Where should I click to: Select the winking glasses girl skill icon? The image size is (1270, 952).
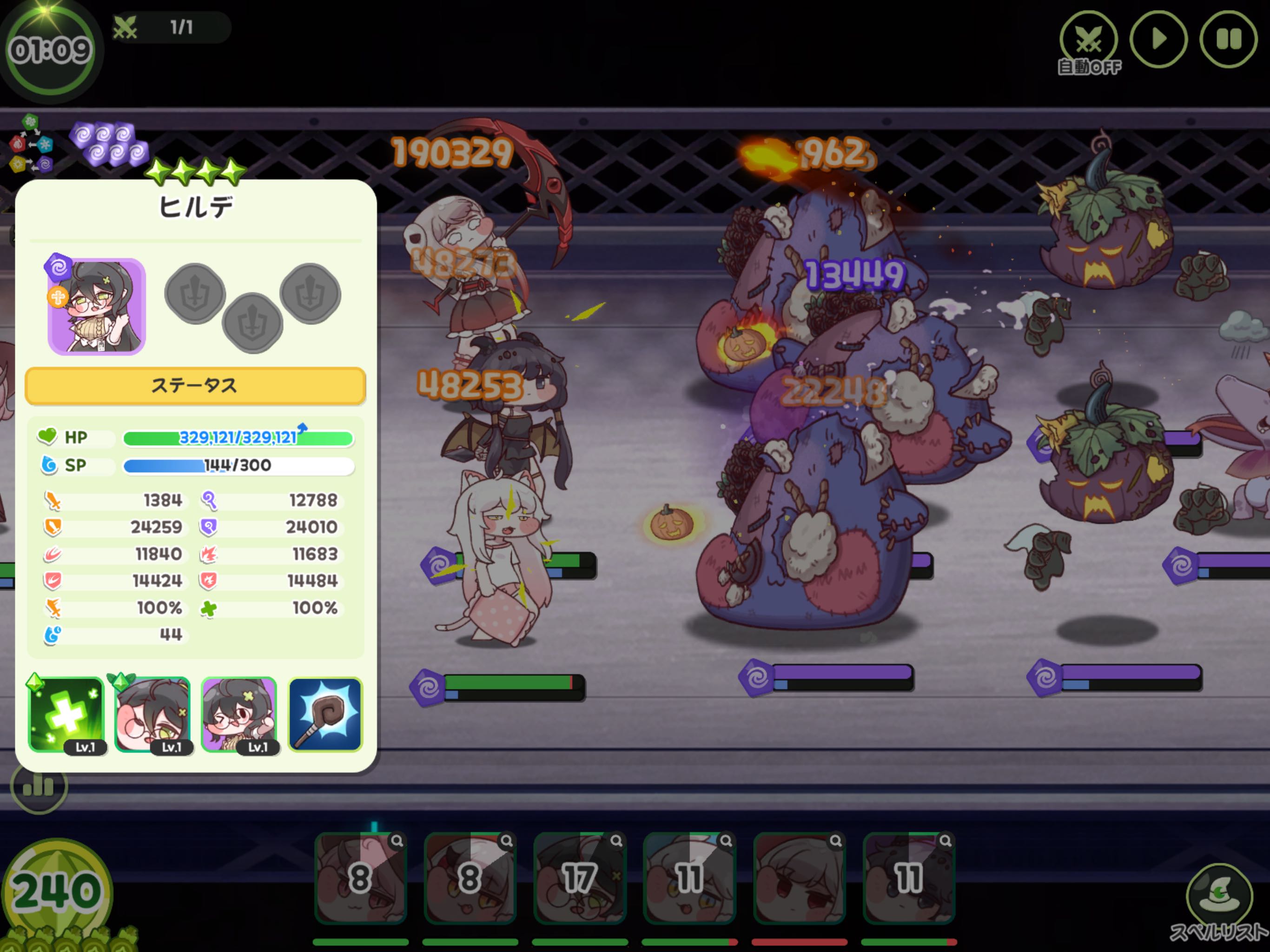tap(239, 715)
